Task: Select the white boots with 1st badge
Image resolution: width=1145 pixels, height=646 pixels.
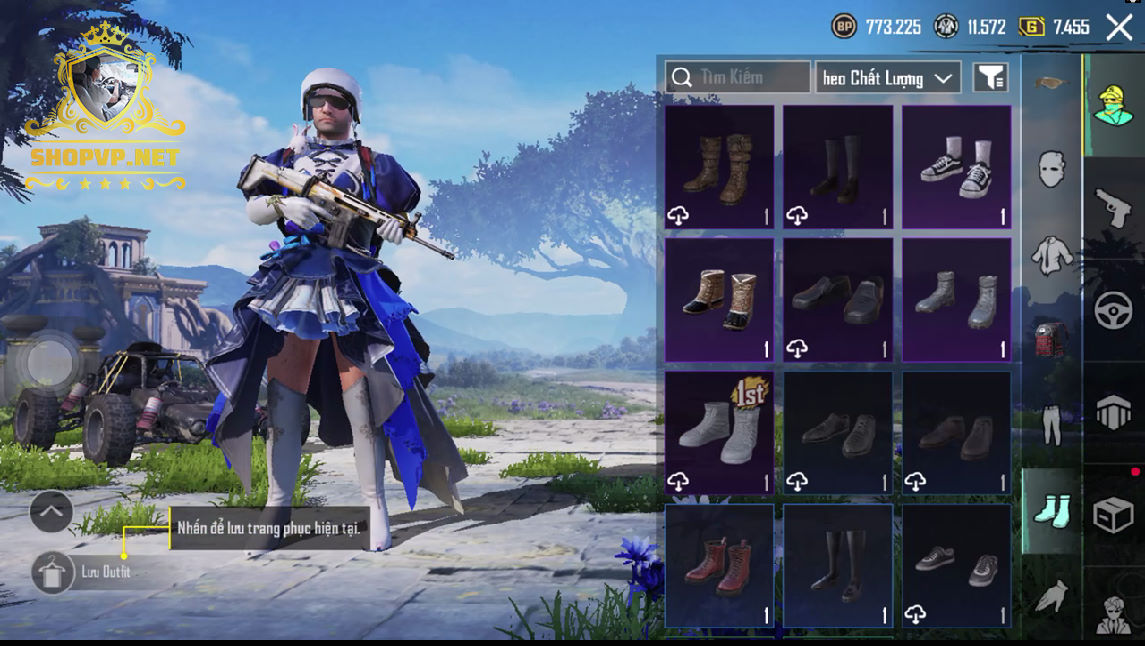Action: click(719, 432)
